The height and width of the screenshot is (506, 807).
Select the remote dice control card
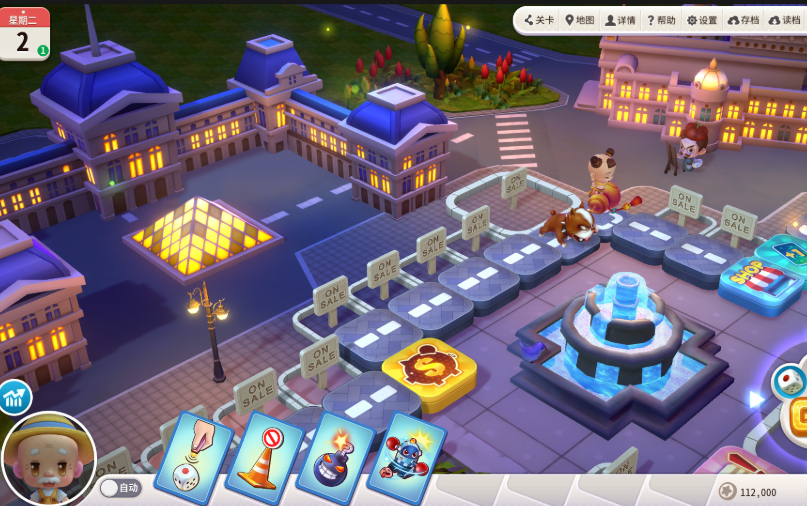[x=194, y=455]
